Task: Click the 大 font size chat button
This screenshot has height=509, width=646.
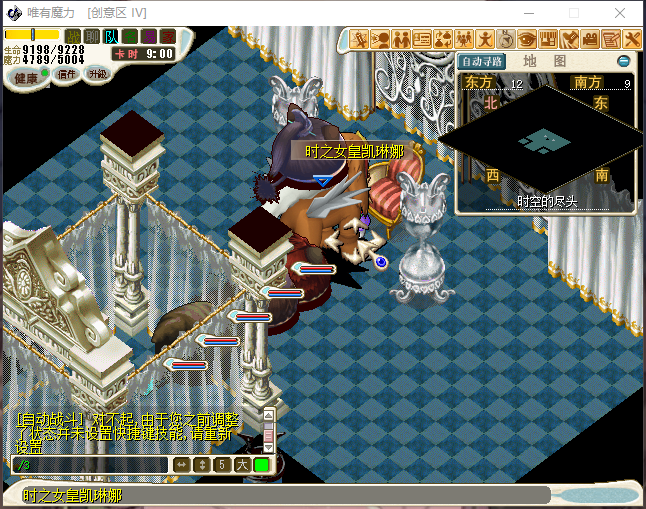Action: tap(242, 465)
